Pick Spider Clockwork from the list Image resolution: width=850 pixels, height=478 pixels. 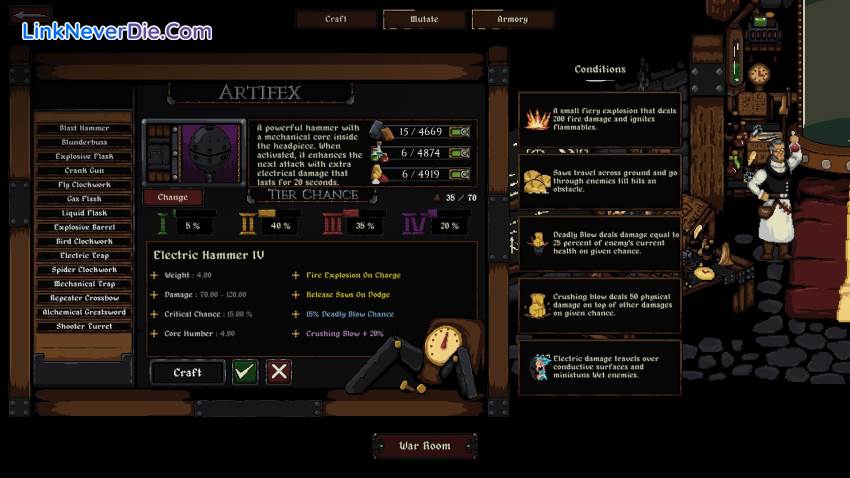tap(84, 270)
